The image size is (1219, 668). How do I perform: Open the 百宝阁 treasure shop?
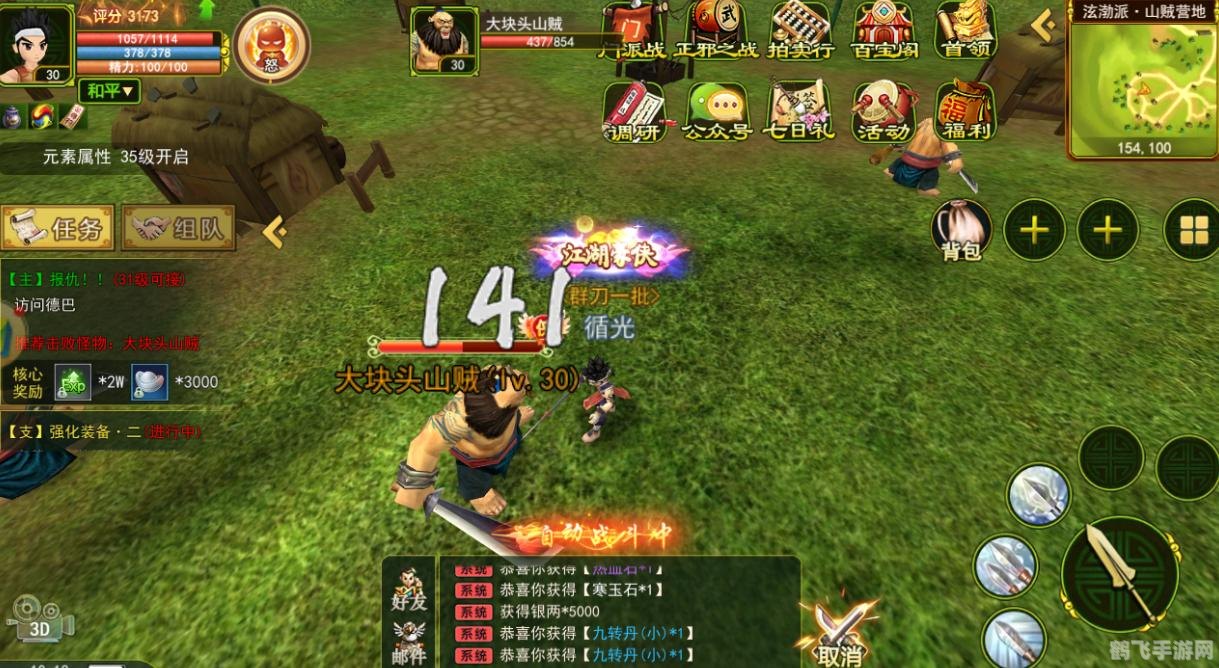tap(884, 30)
